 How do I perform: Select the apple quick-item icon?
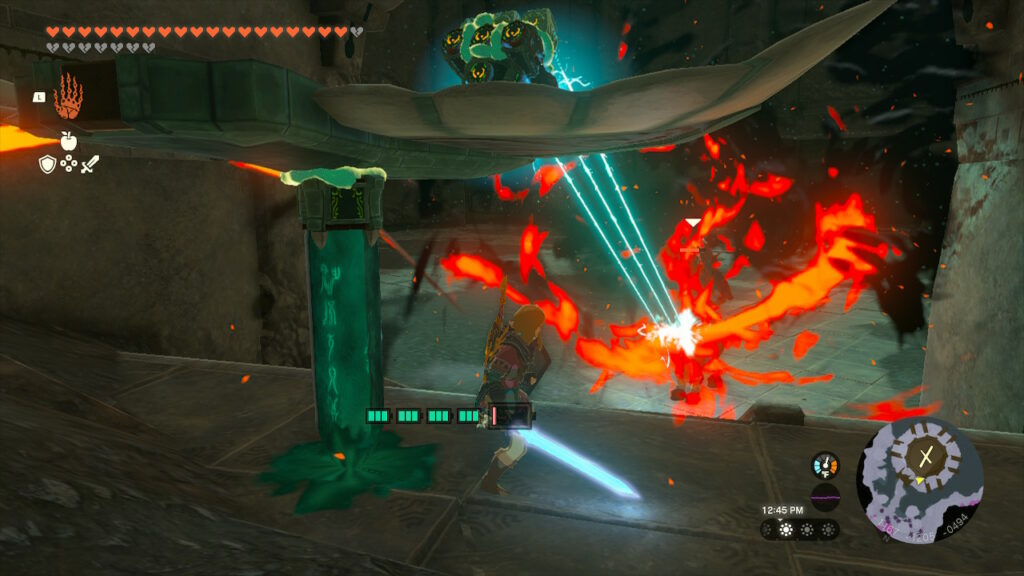pos(68,141)
